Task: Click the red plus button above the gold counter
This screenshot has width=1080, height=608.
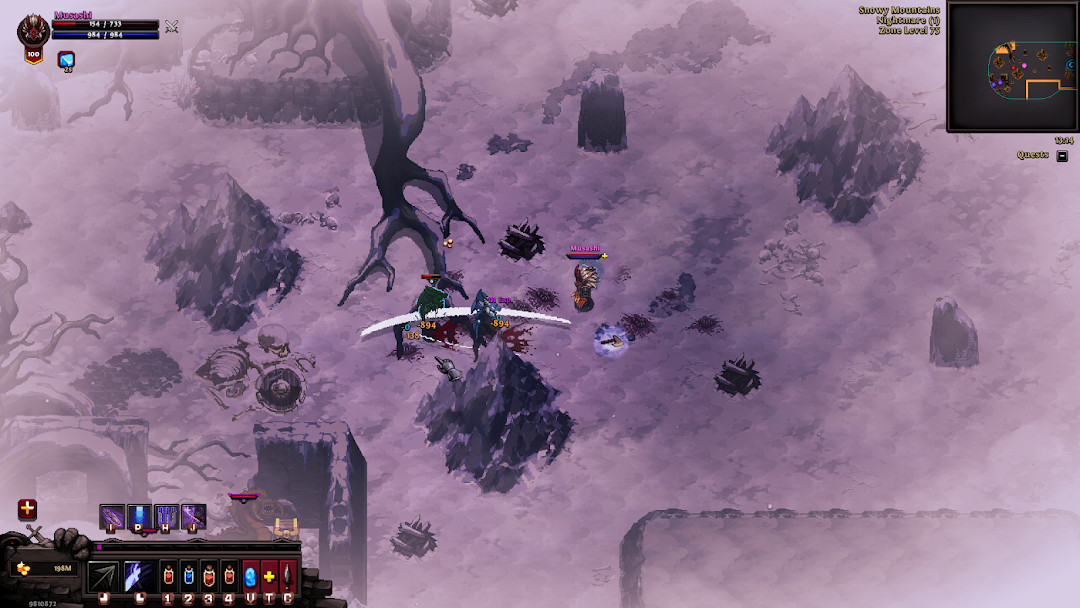Action: pos(27,509)
